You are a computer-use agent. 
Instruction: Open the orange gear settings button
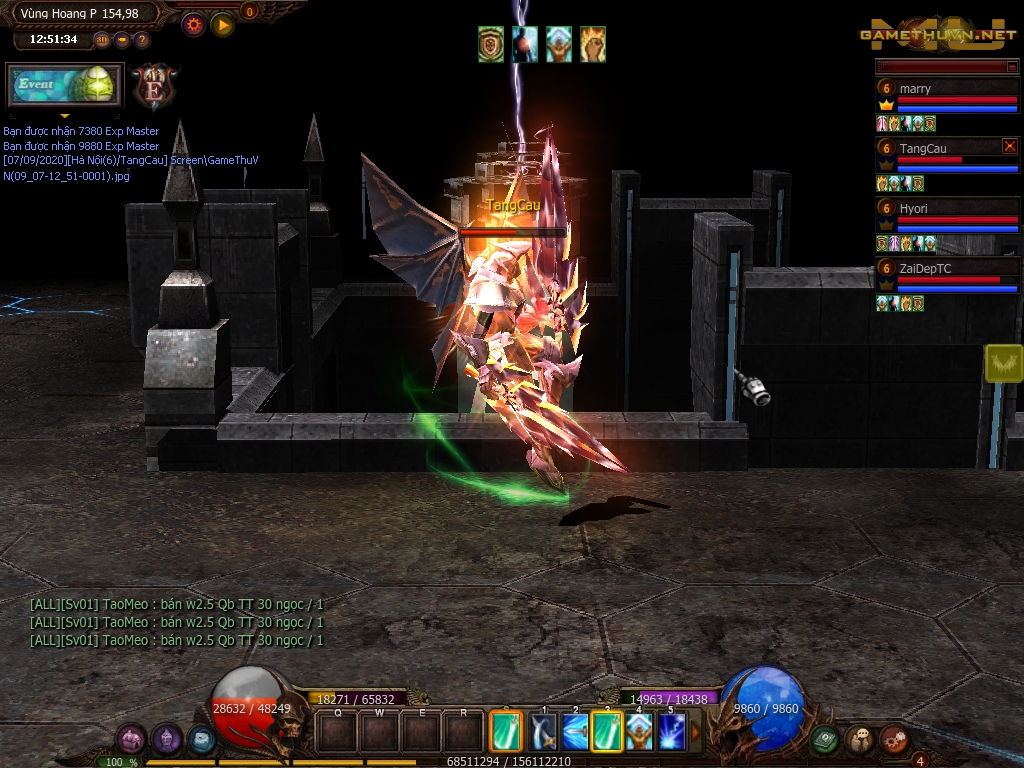click(x=193, y=24)
